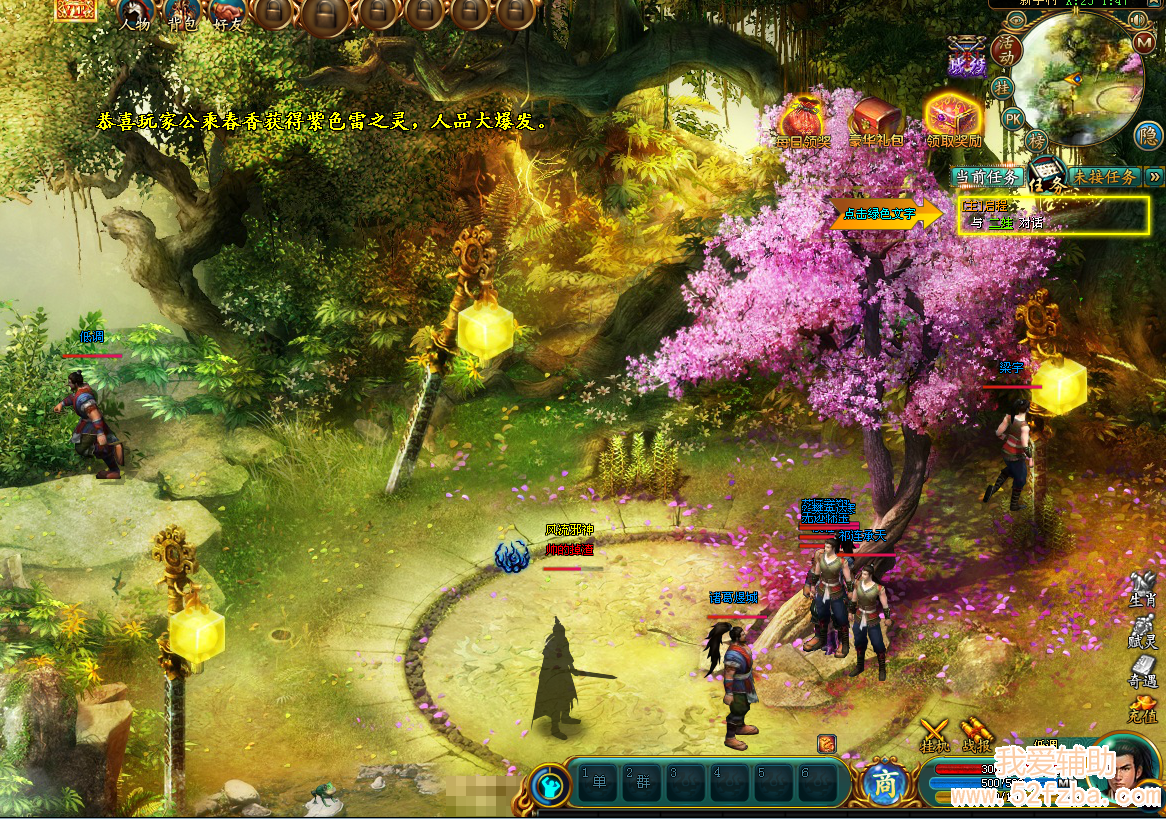Switch to the 未接任务 available quests tab
Viewport: 1166px width, 819px height.
1104,177
